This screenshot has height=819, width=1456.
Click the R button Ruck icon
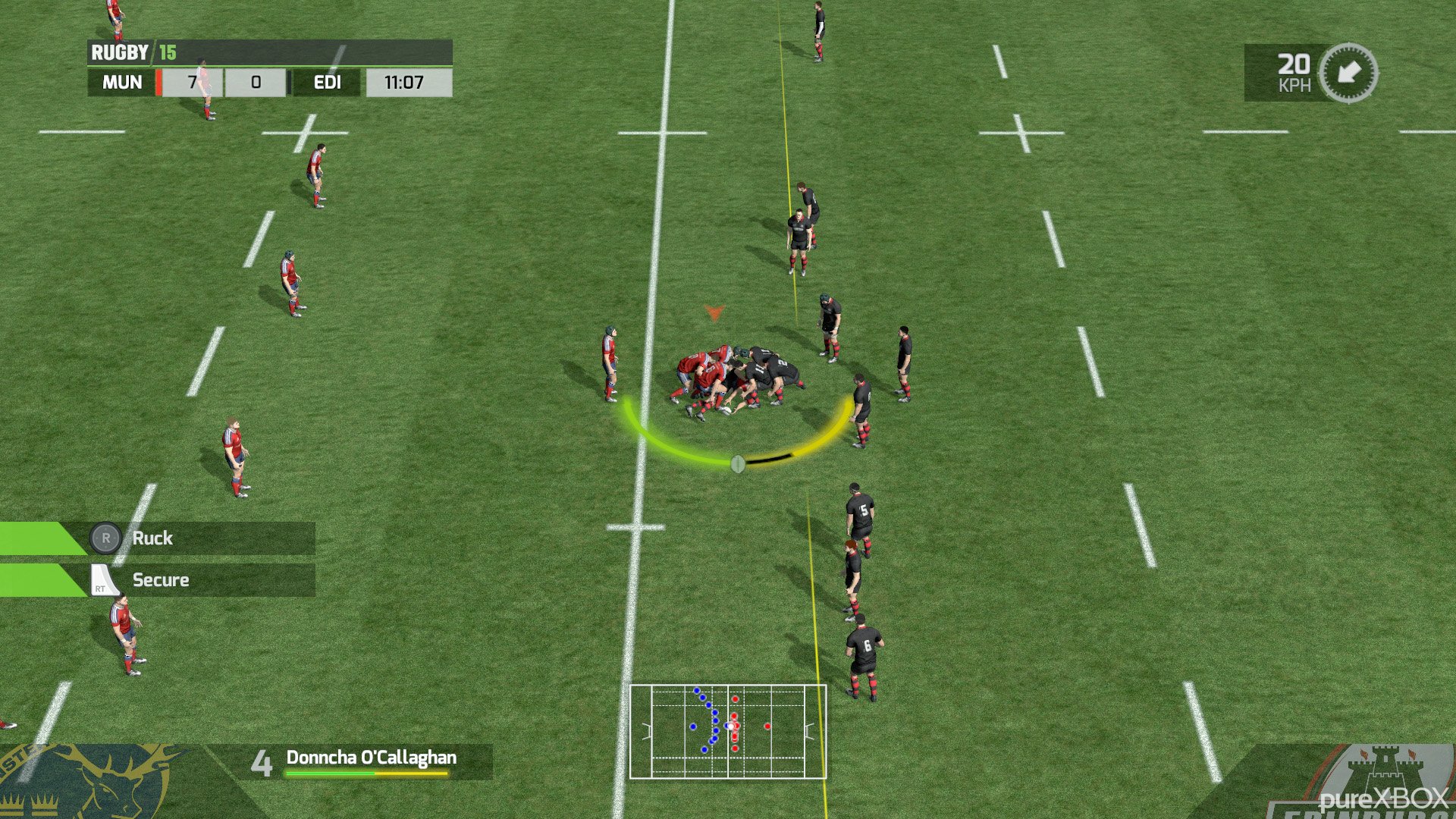[x=106, y=538]
